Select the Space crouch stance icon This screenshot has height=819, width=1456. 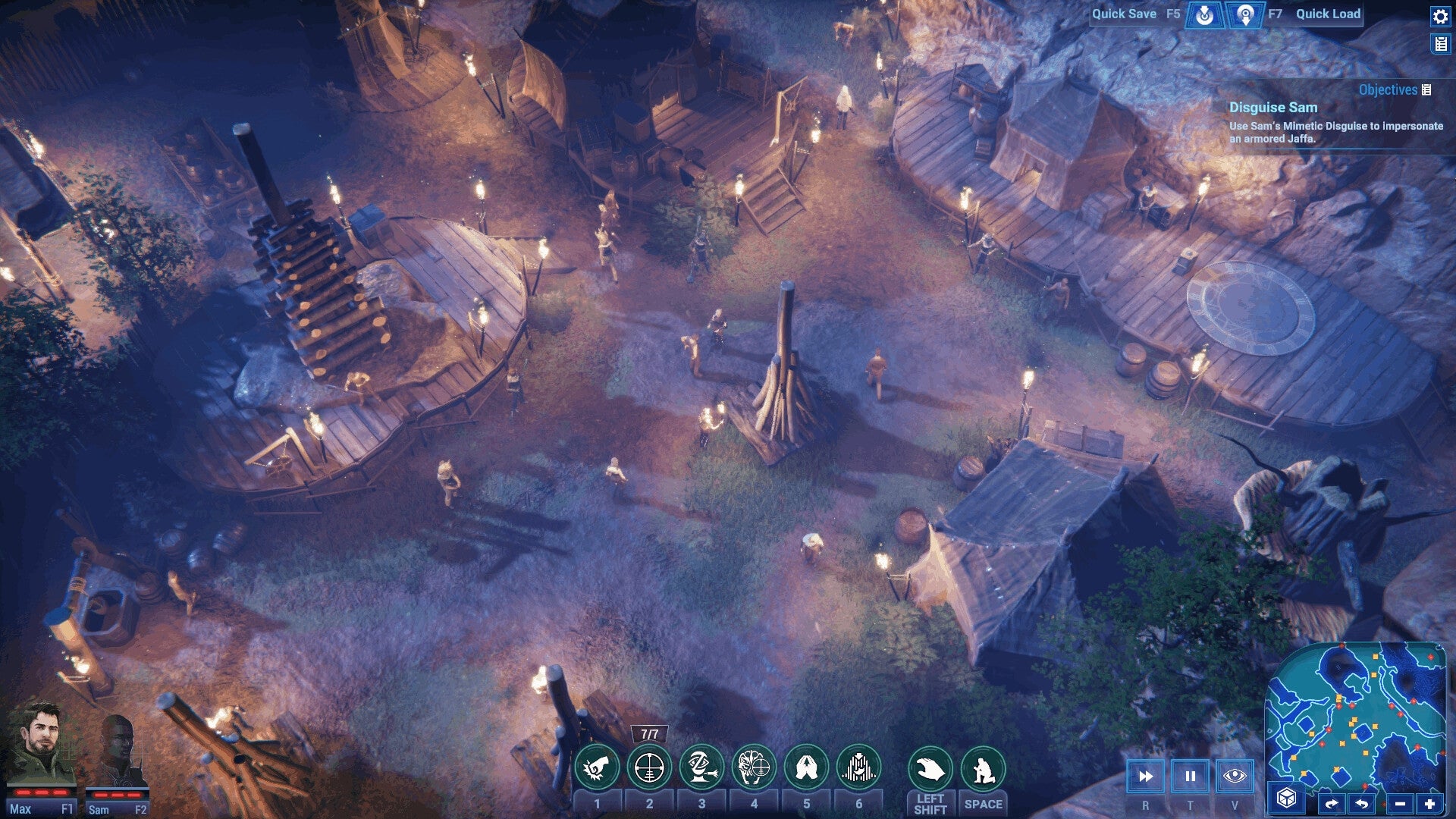click(x=982, y=766)
